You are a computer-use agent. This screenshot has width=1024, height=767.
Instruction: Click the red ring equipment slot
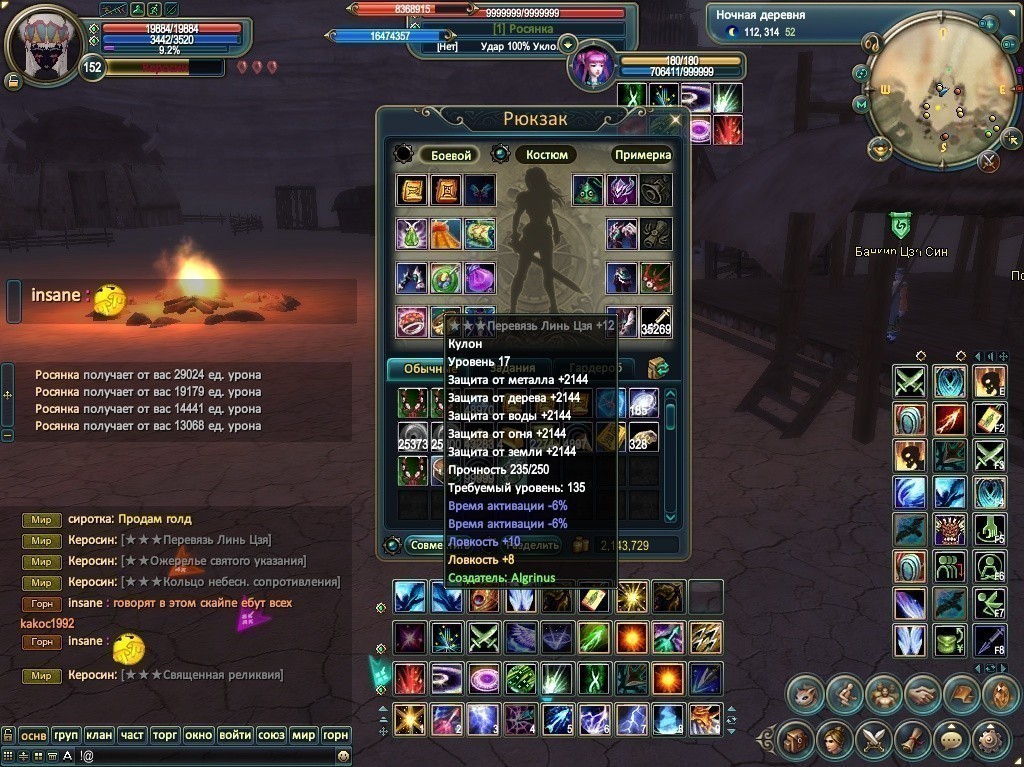pos(412,322)
